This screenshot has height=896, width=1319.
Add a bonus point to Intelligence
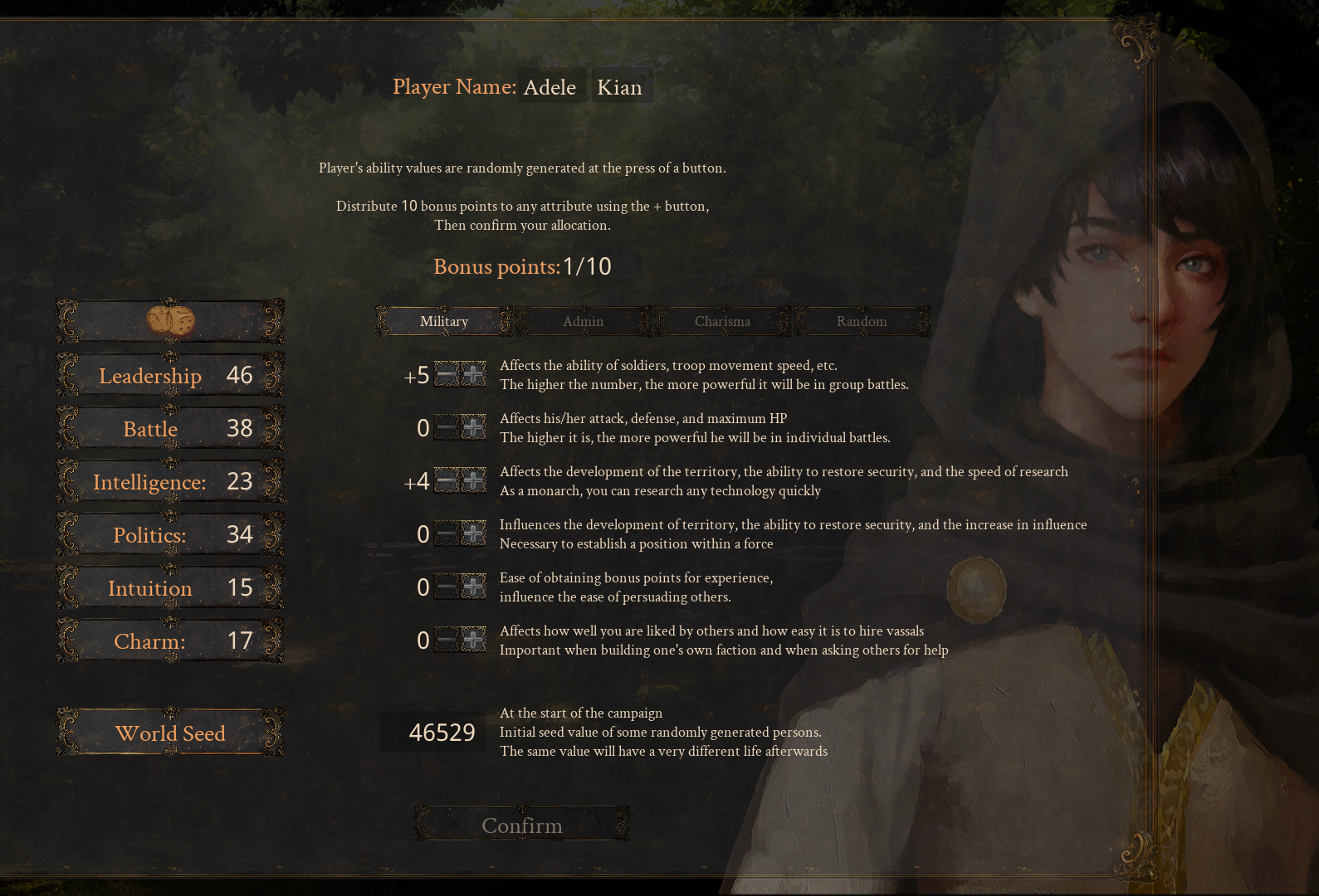tap(473, 481)
